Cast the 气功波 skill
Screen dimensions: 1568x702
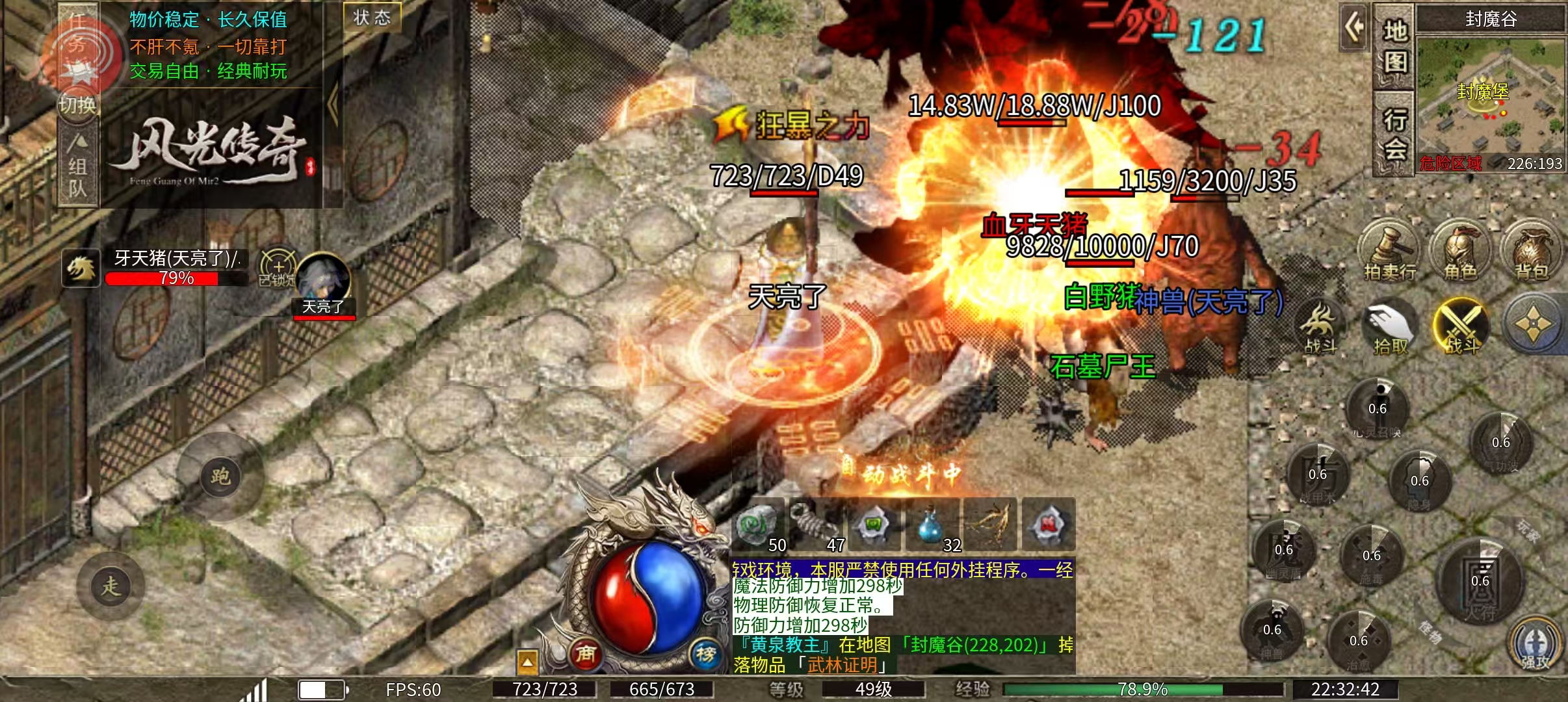[1500, 443]
